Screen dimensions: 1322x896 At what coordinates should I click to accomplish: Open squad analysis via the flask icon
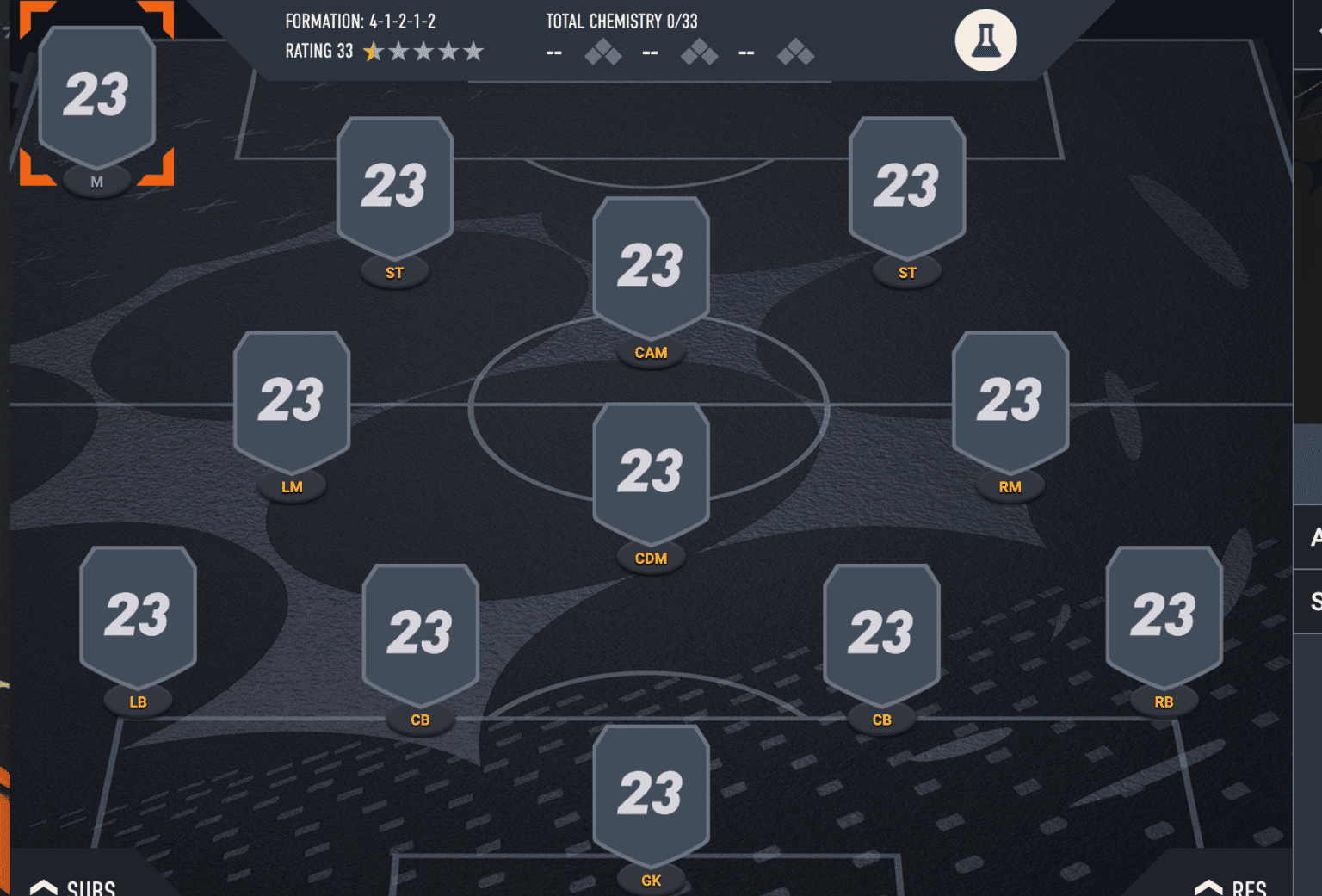[x=985, y=40]
